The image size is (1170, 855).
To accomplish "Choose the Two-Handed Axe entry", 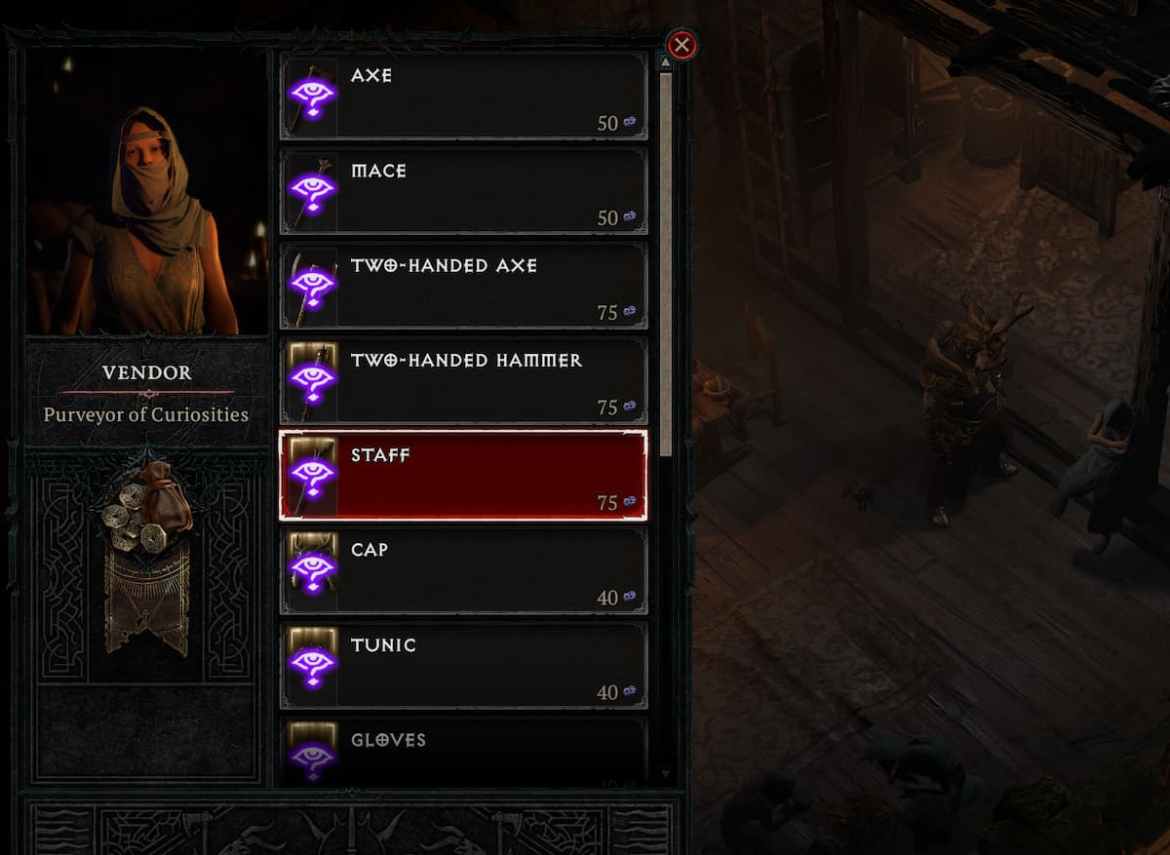I will (x=463, y=286).
